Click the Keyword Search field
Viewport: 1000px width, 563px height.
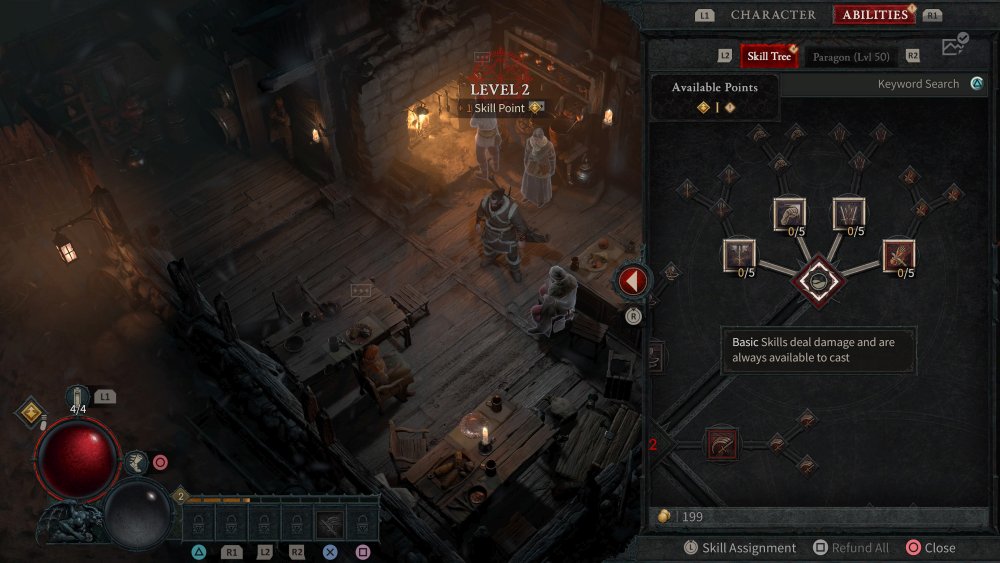click(x=880, y=85)
